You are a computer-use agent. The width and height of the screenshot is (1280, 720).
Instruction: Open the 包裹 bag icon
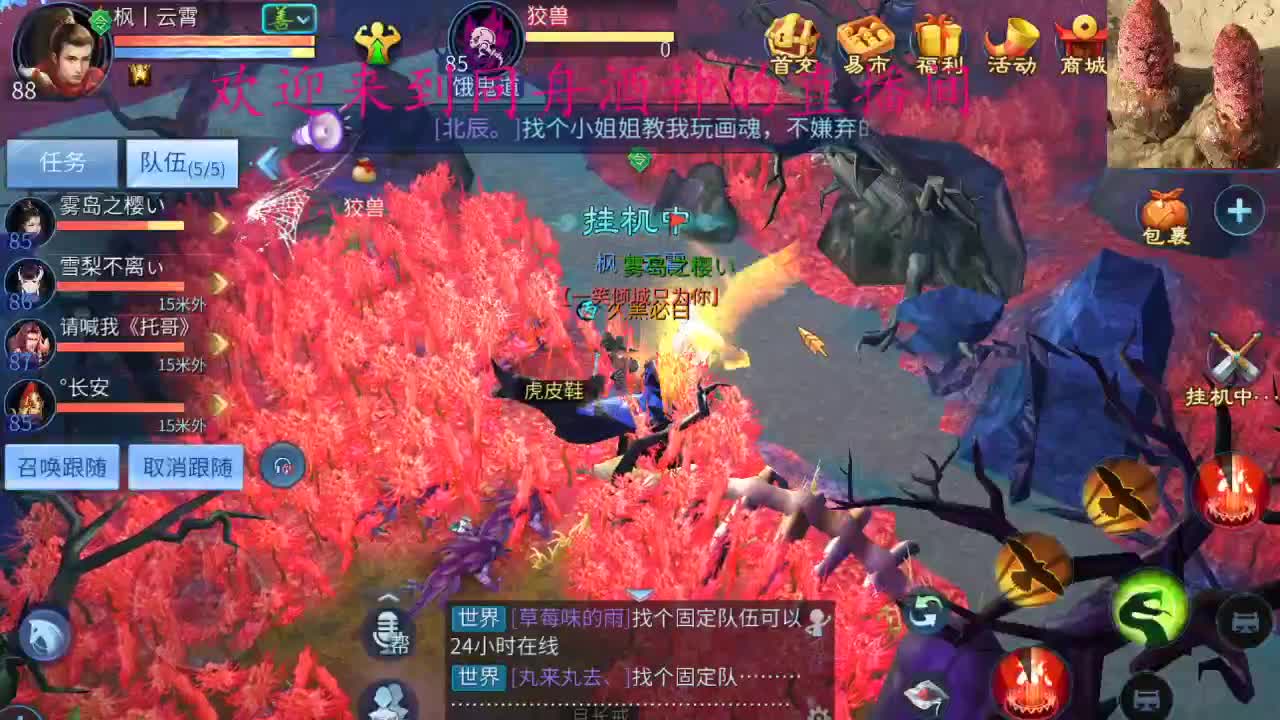[1165, 208]
